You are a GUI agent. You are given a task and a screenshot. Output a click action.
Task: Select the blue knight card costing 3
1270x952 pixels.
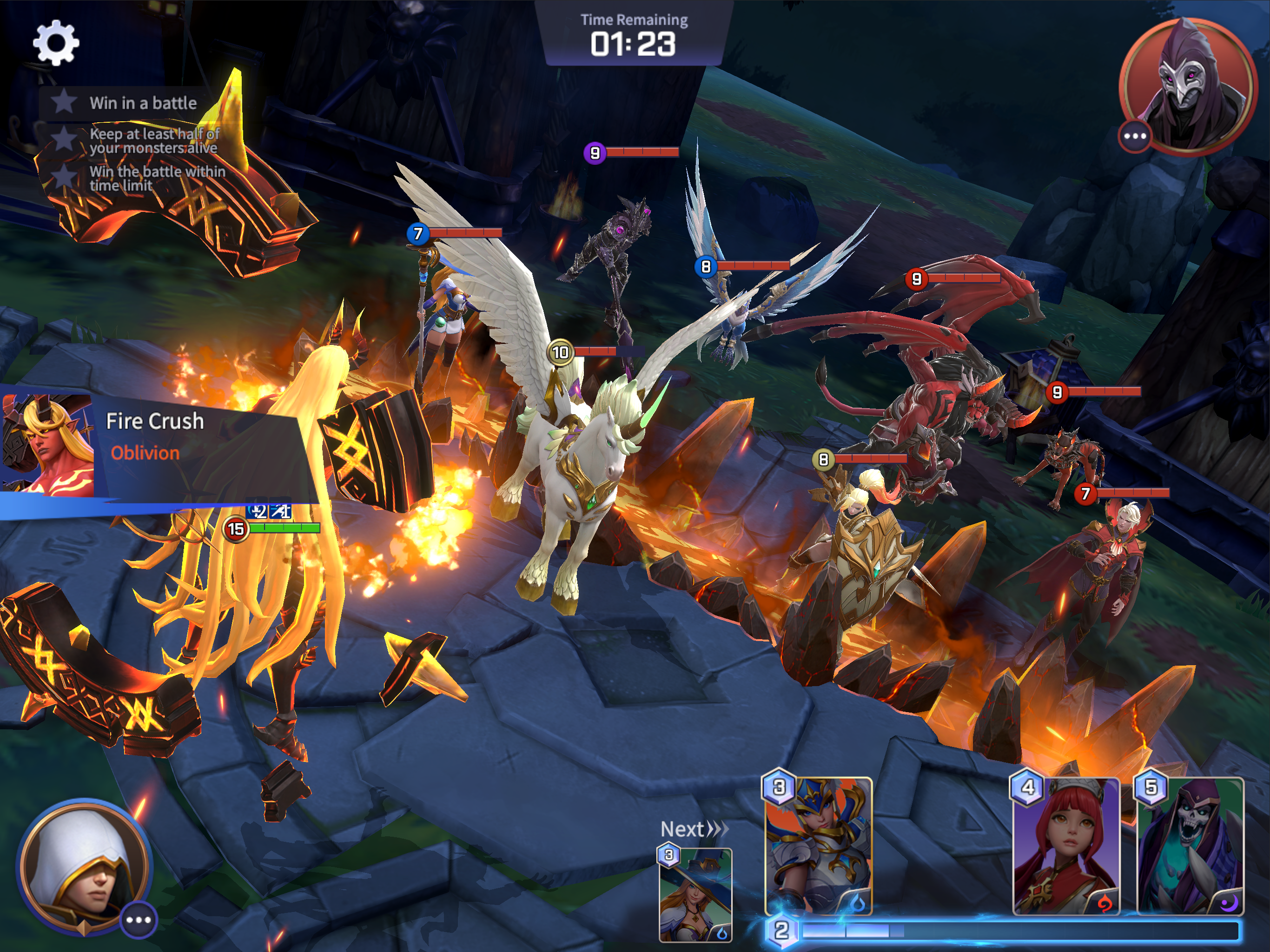click(818, 846)
